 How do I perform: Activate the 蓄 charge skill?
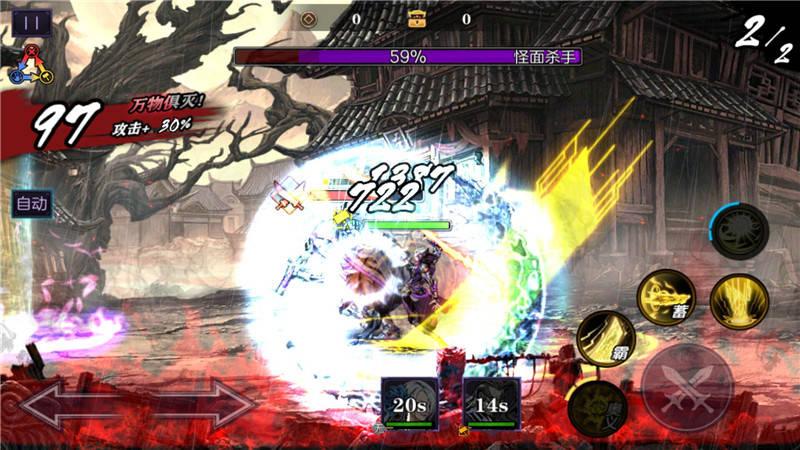point(668,297)
